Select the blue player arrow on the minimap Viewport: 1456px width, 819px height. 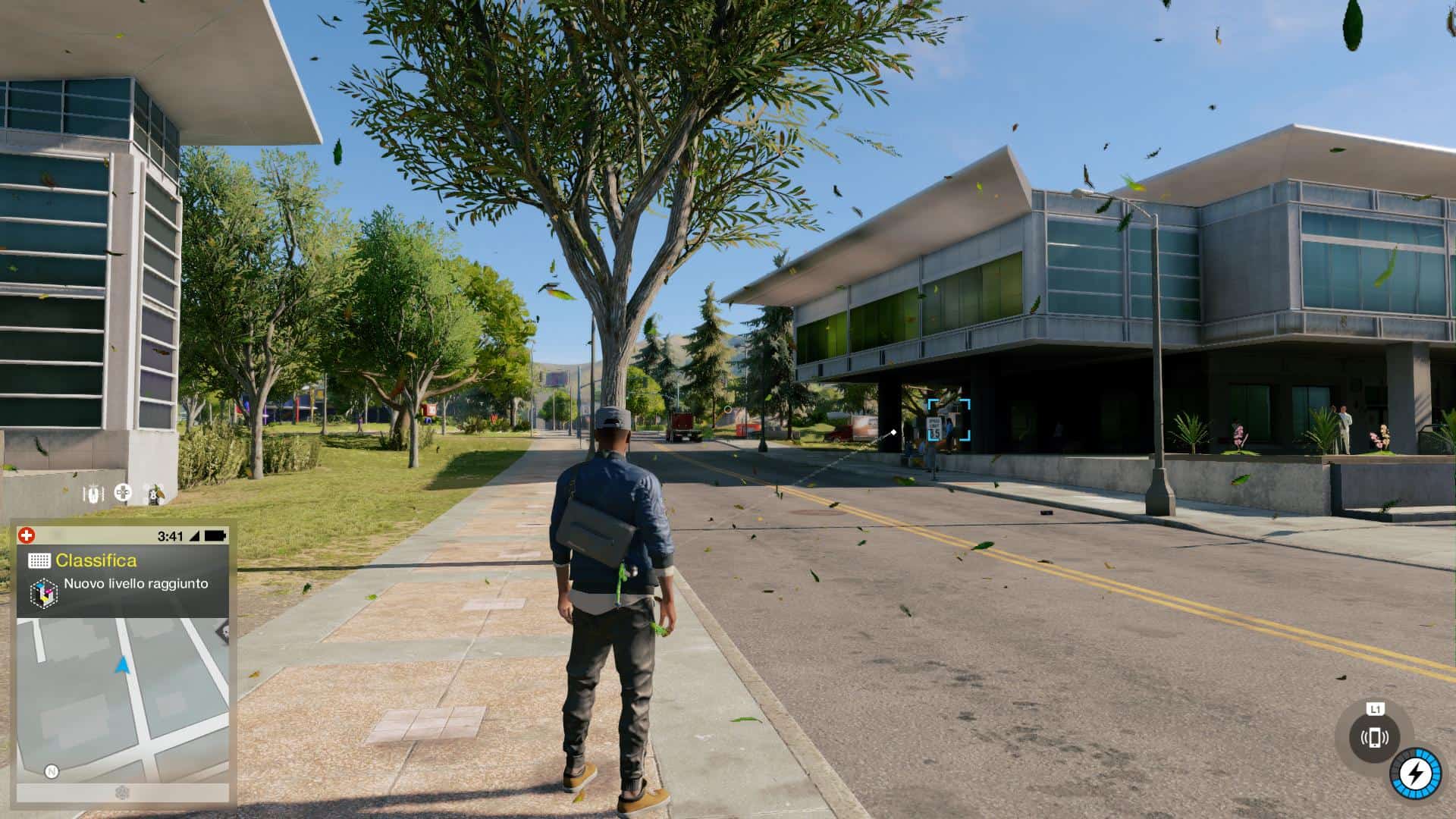pos(122,665)
